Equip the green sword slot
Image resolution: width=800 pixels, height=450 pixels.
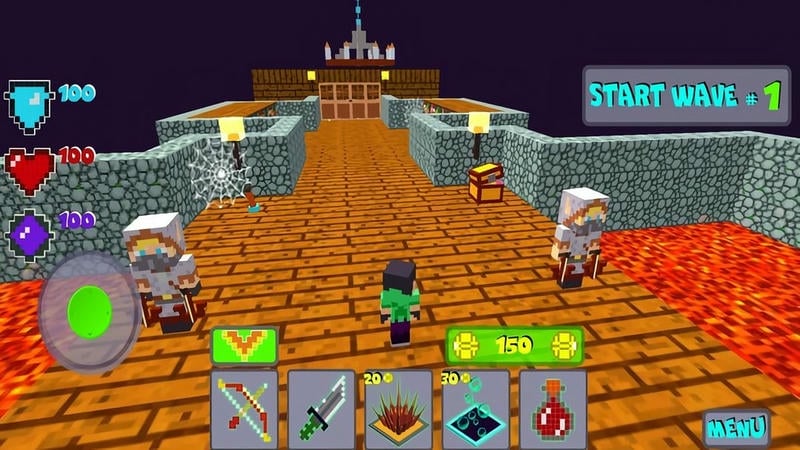click(x=322, y=408)
